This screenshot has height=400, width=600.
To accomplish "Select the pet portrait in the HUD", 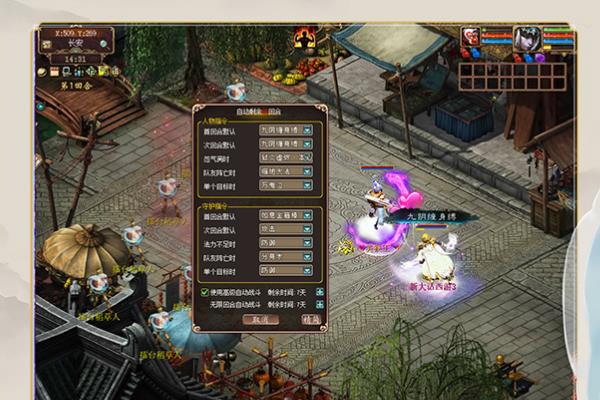I will tap(470, 37).
